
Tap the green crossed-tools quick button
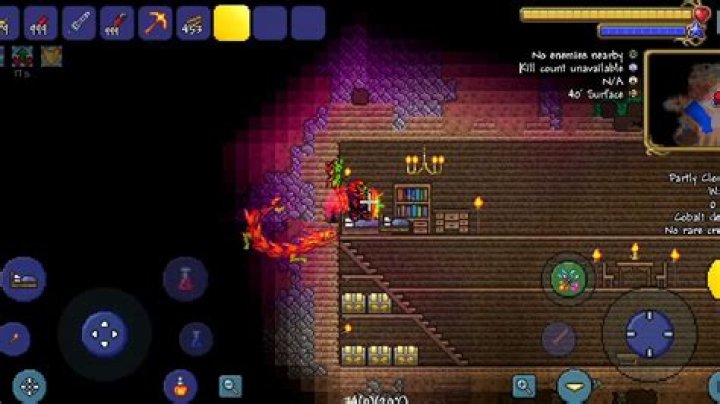[568, 279]
